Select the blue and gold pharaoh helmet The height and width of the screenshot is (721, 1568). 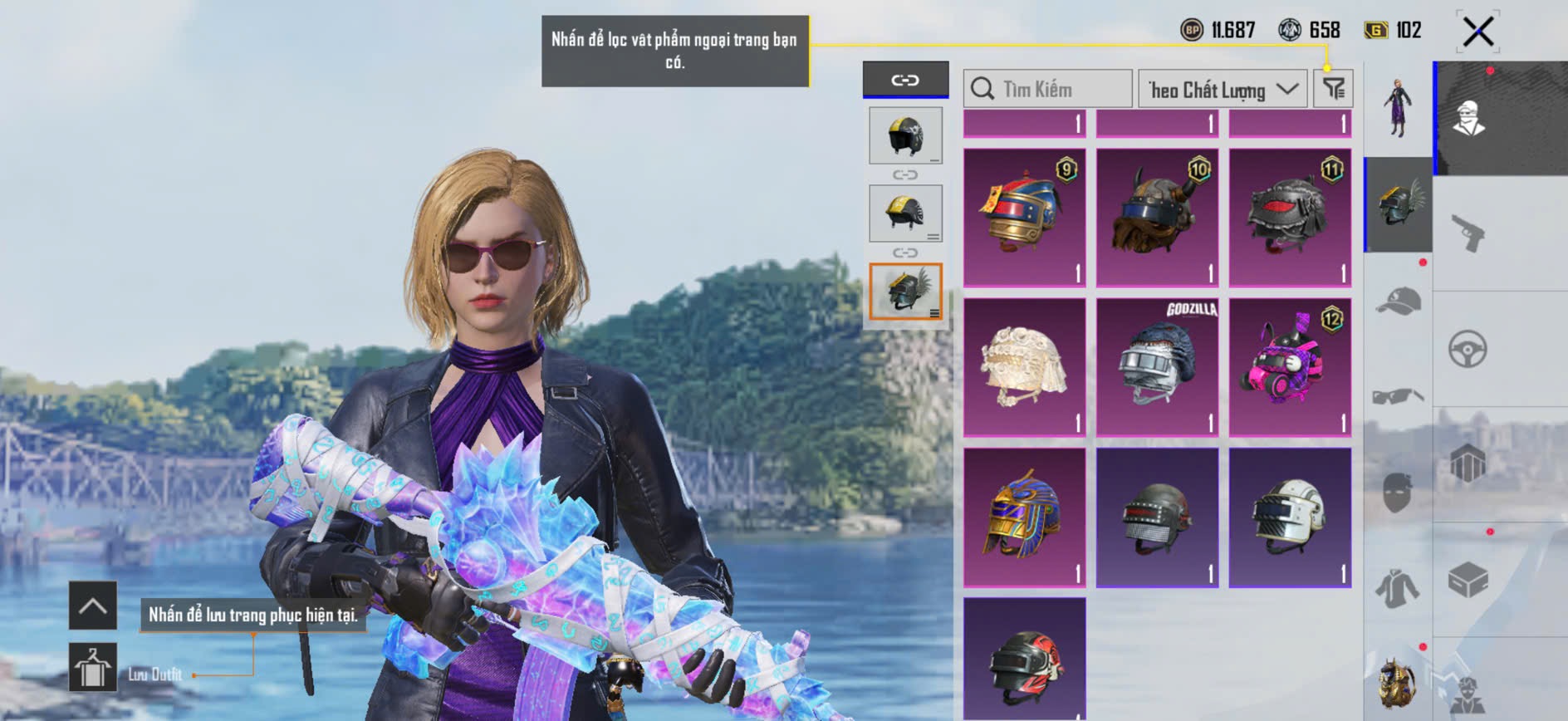tap(1024, 517)
